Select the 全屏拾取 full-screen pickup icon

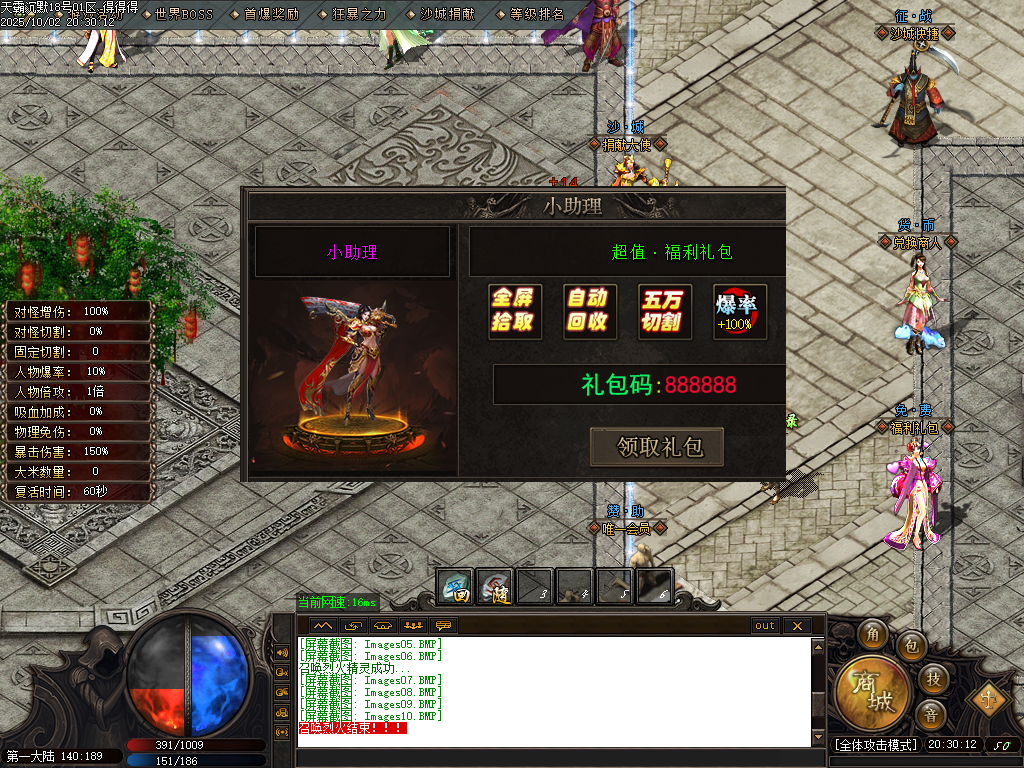coord(514,311)
